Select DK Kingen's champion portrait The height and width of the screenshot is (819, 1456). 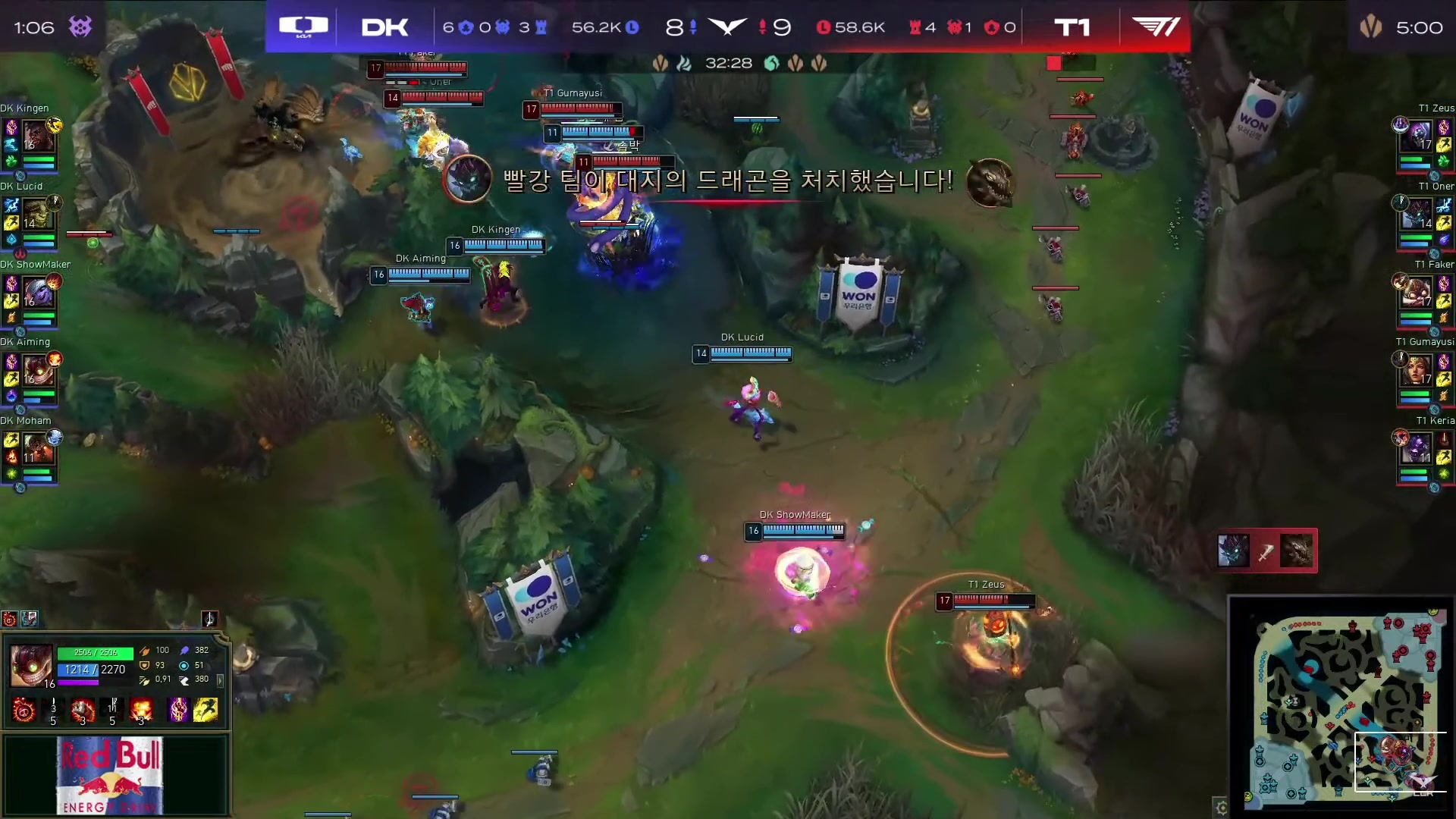[x=37, y=138]
